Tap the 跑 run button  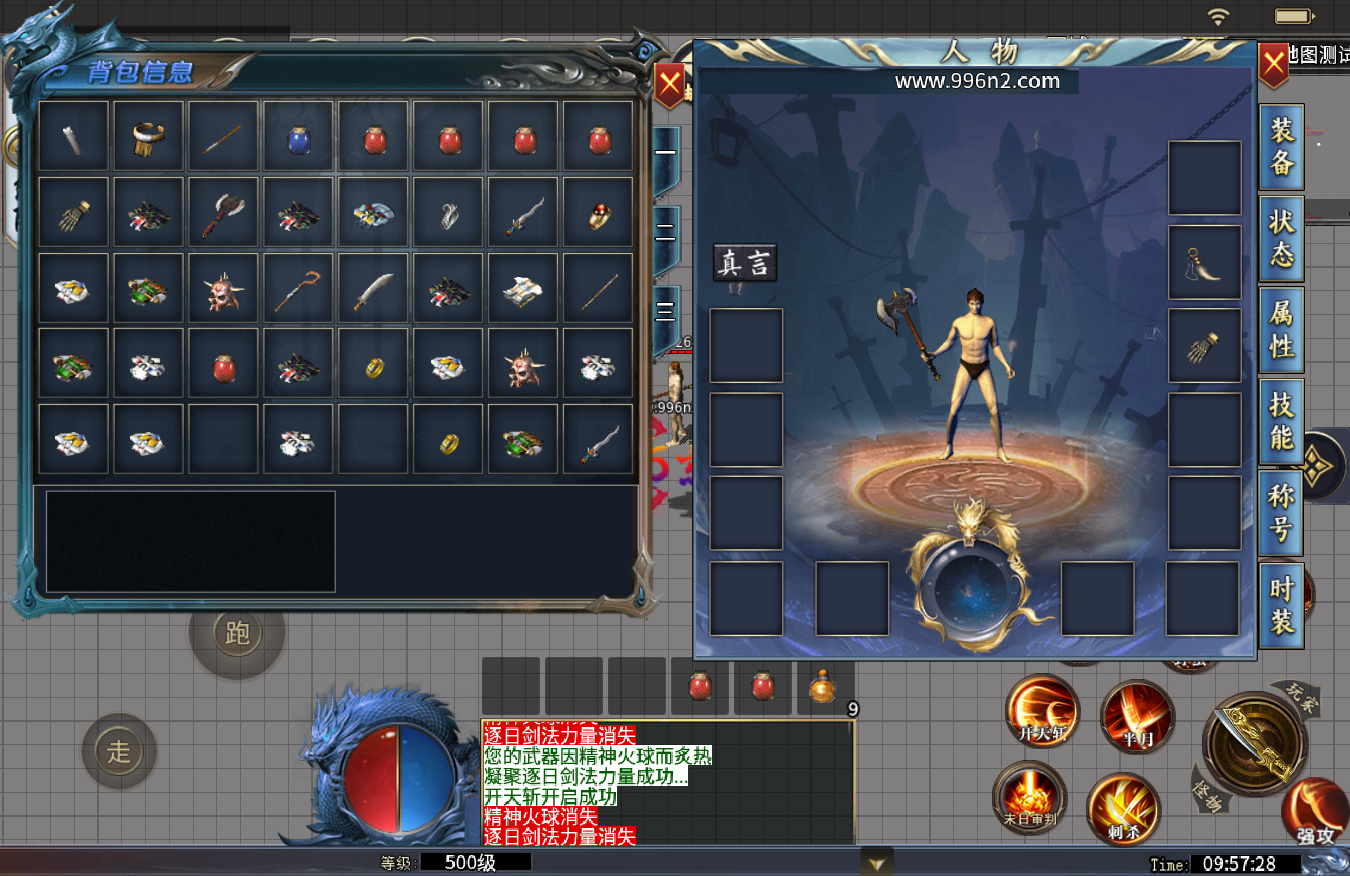click(x=237, y=632)
